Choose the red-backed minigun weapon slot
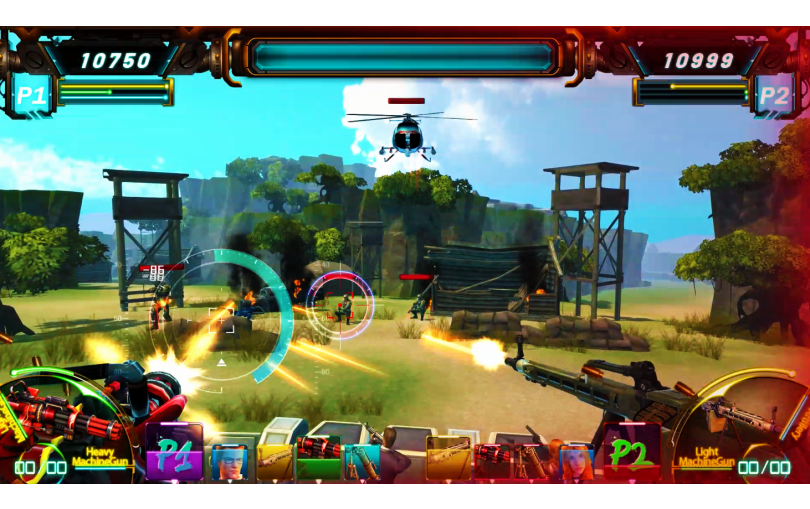 pyautogui.click(x=493, y=460)
